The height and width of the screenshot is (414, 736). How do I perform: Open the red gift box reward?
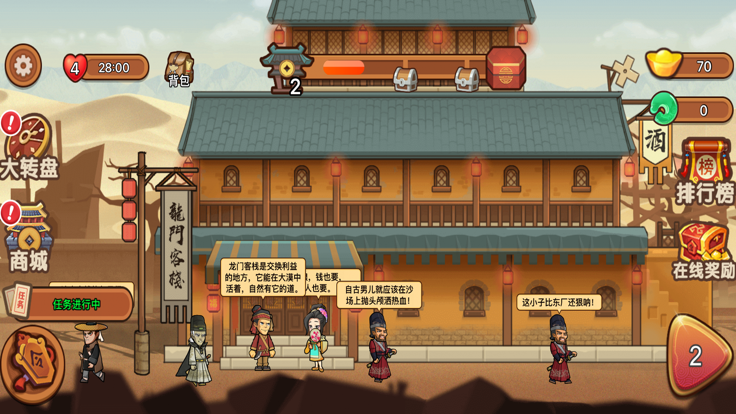point(506,68)
